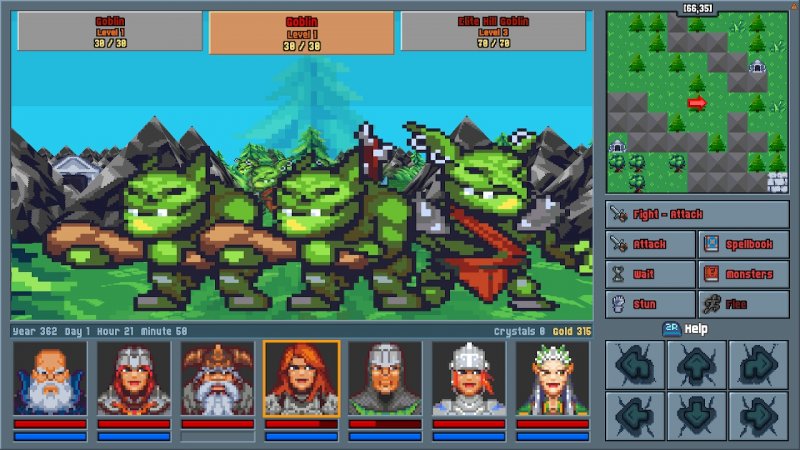800x450 pixels.
Task: Select the red-haired hero with orange border
Action: coord(302,378)
